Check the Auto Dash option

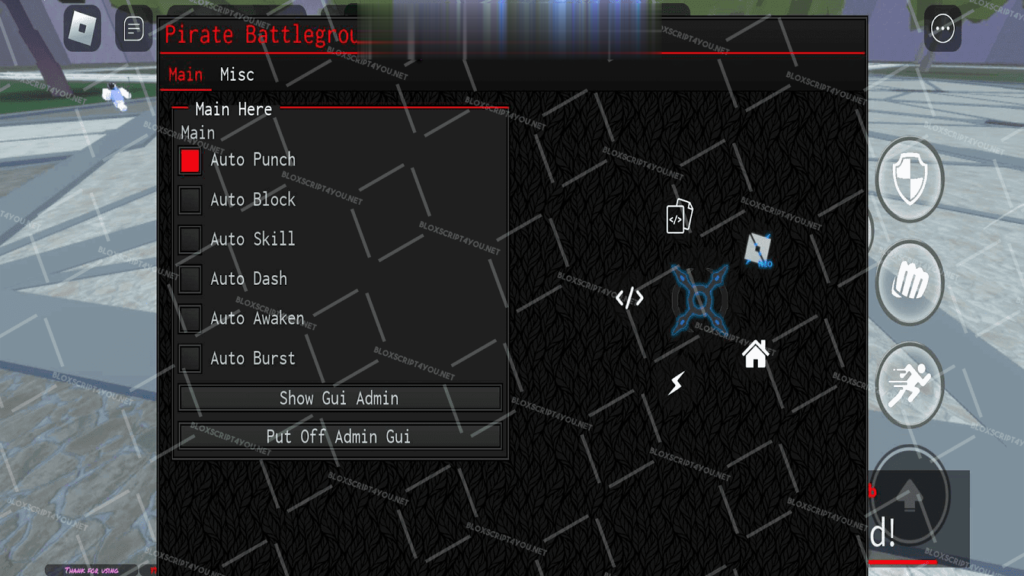190,279
